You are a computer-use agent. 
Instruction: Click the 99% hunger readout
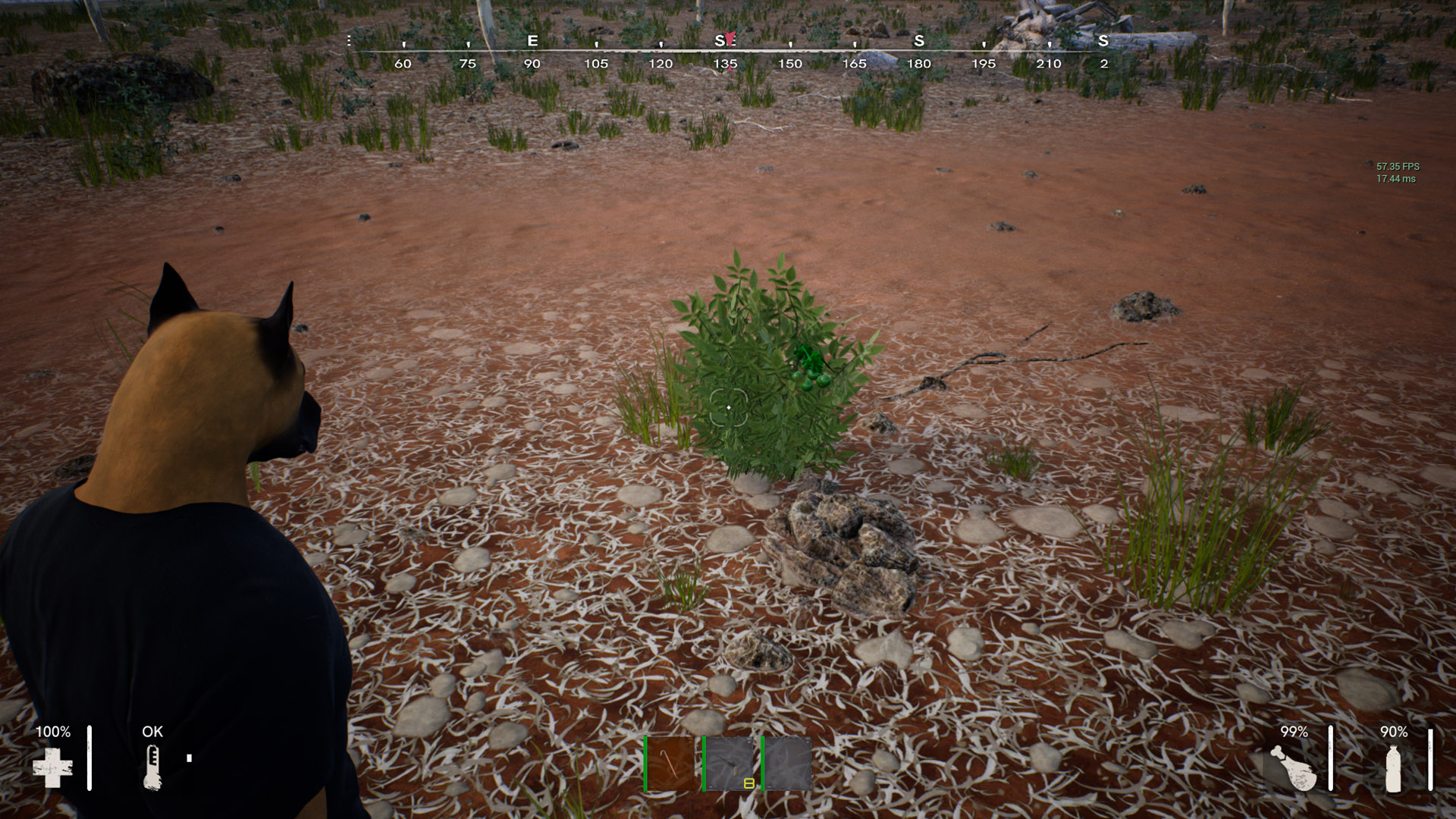1294,733
